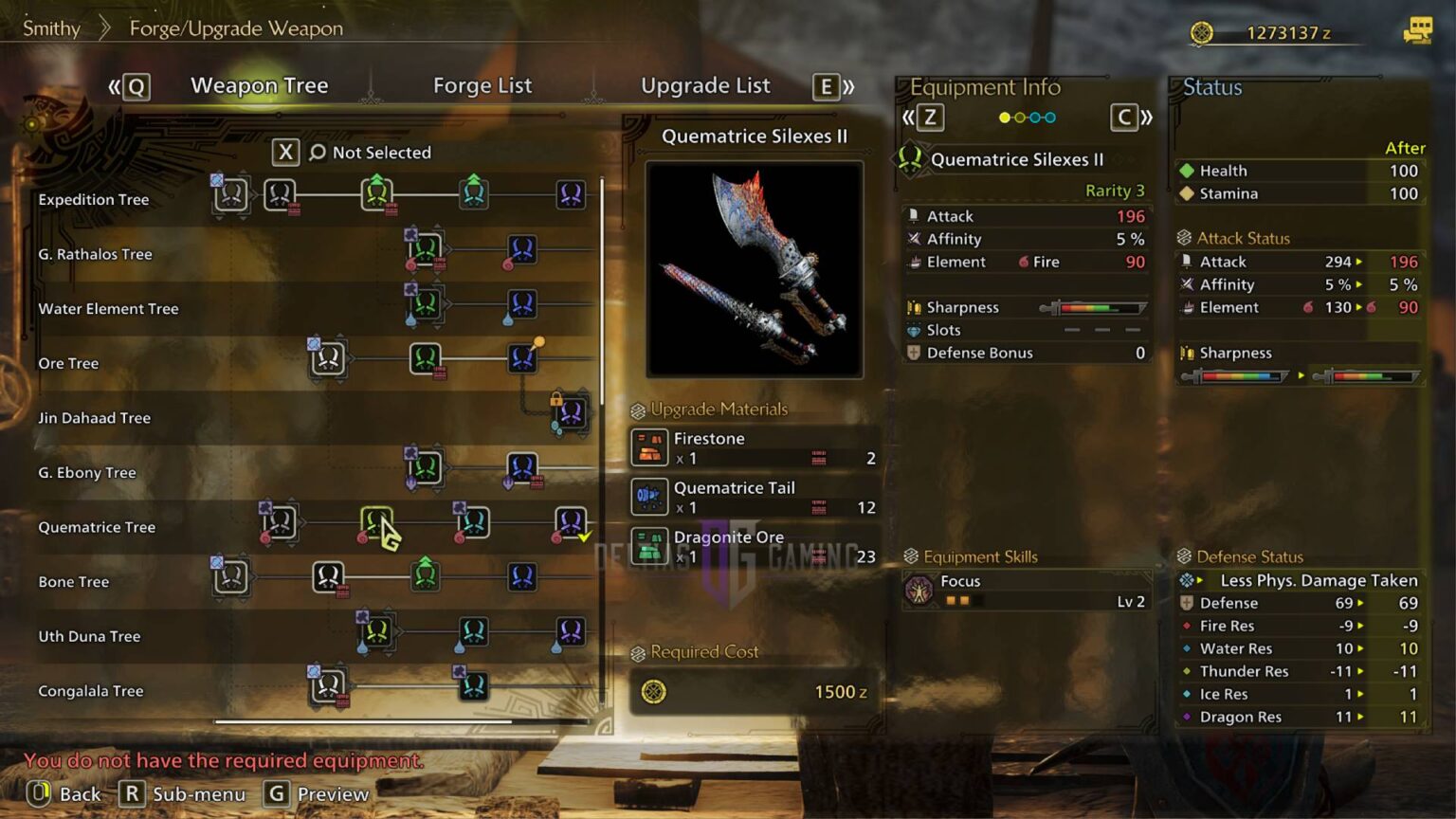The image size is (1456, 819).
Task: Click the Preview button
Action: [x=316, y=794]
